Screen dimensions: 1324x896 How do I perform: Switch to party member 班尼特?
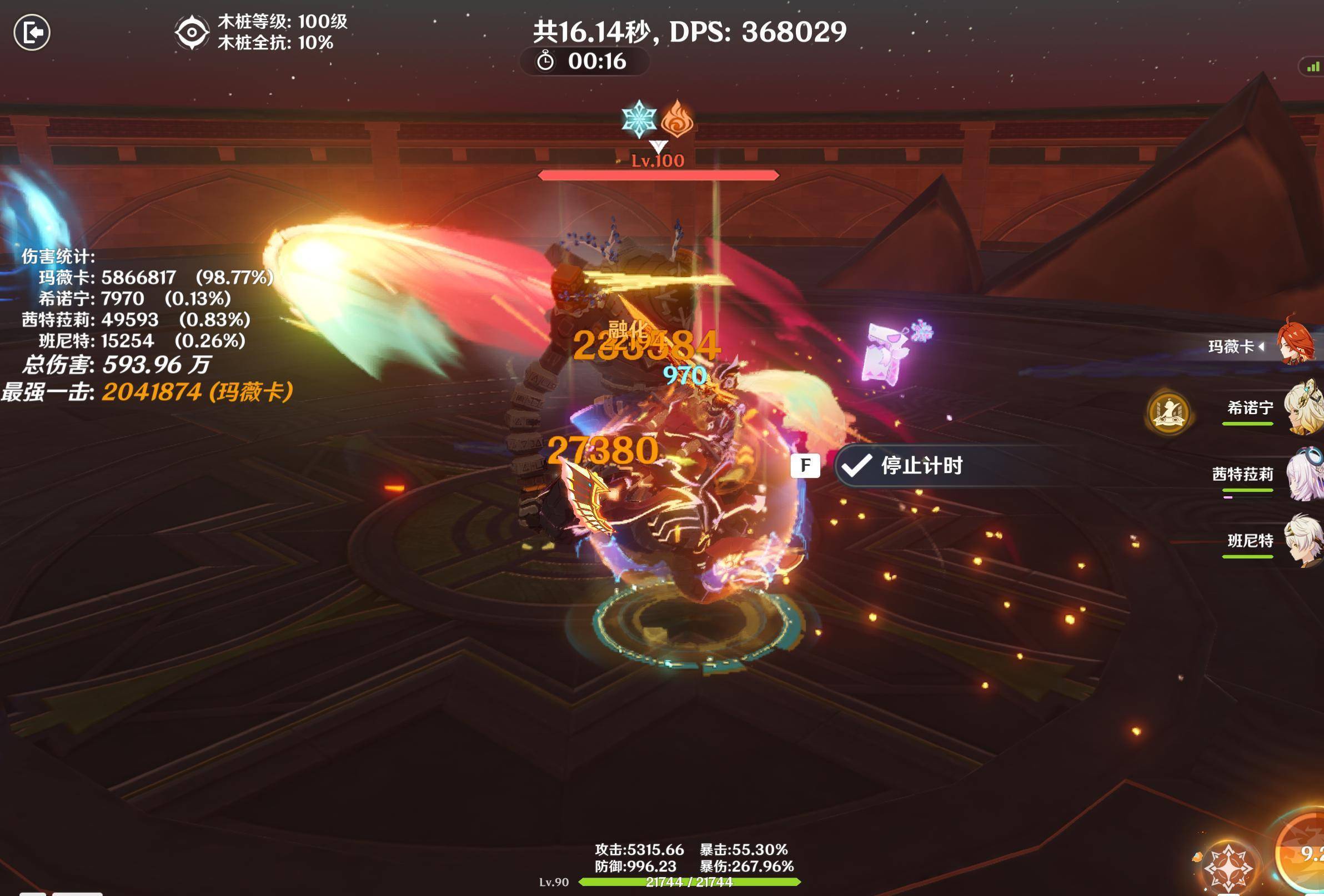[1302, 541]
